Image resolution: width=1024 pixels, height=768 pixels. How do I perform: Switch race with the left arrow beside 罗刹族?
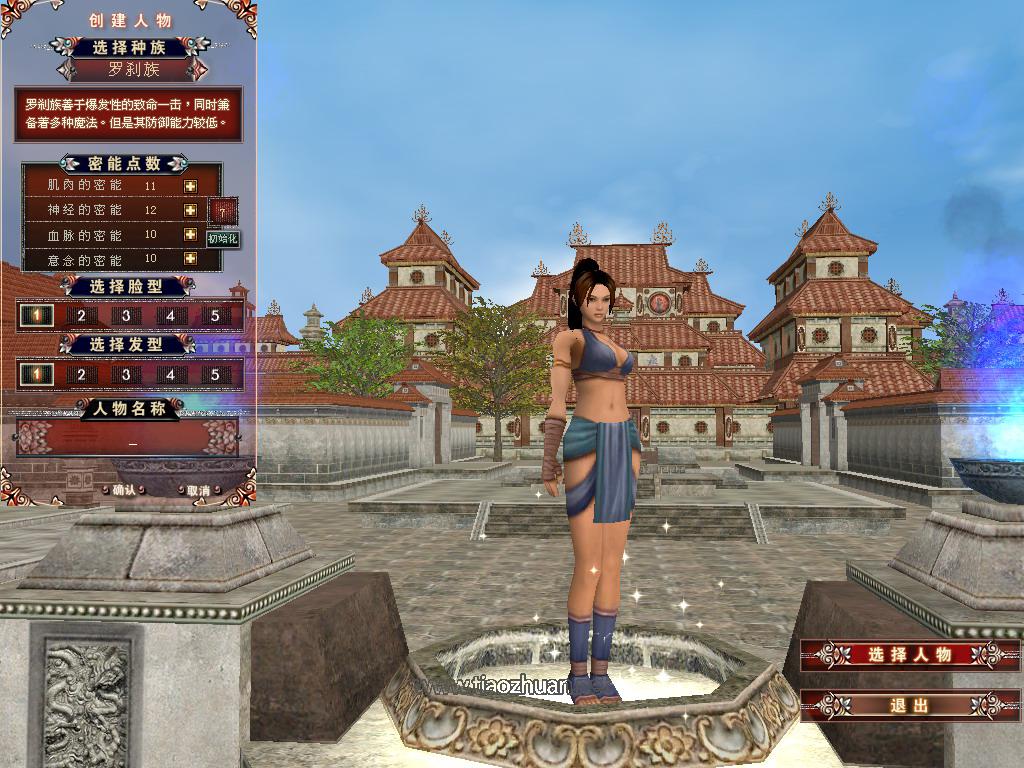coord(68,70)
